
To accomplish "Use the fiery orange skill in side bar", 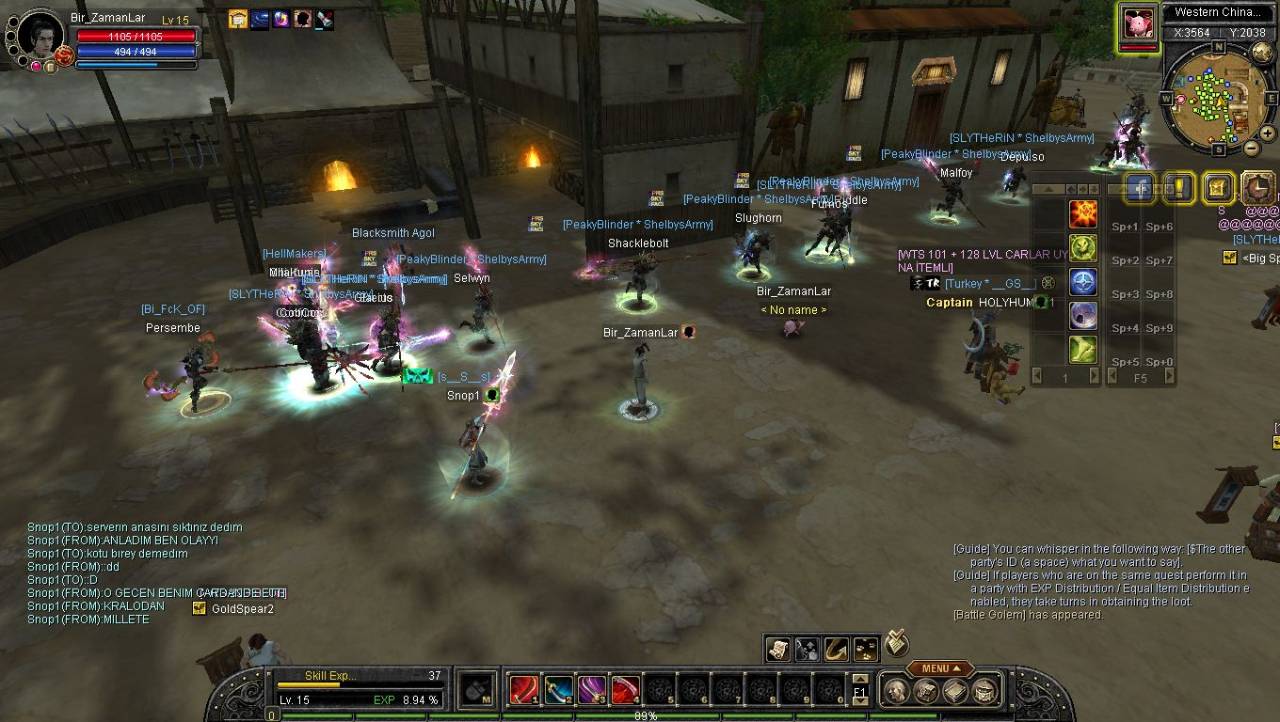I will [1083, 214].
